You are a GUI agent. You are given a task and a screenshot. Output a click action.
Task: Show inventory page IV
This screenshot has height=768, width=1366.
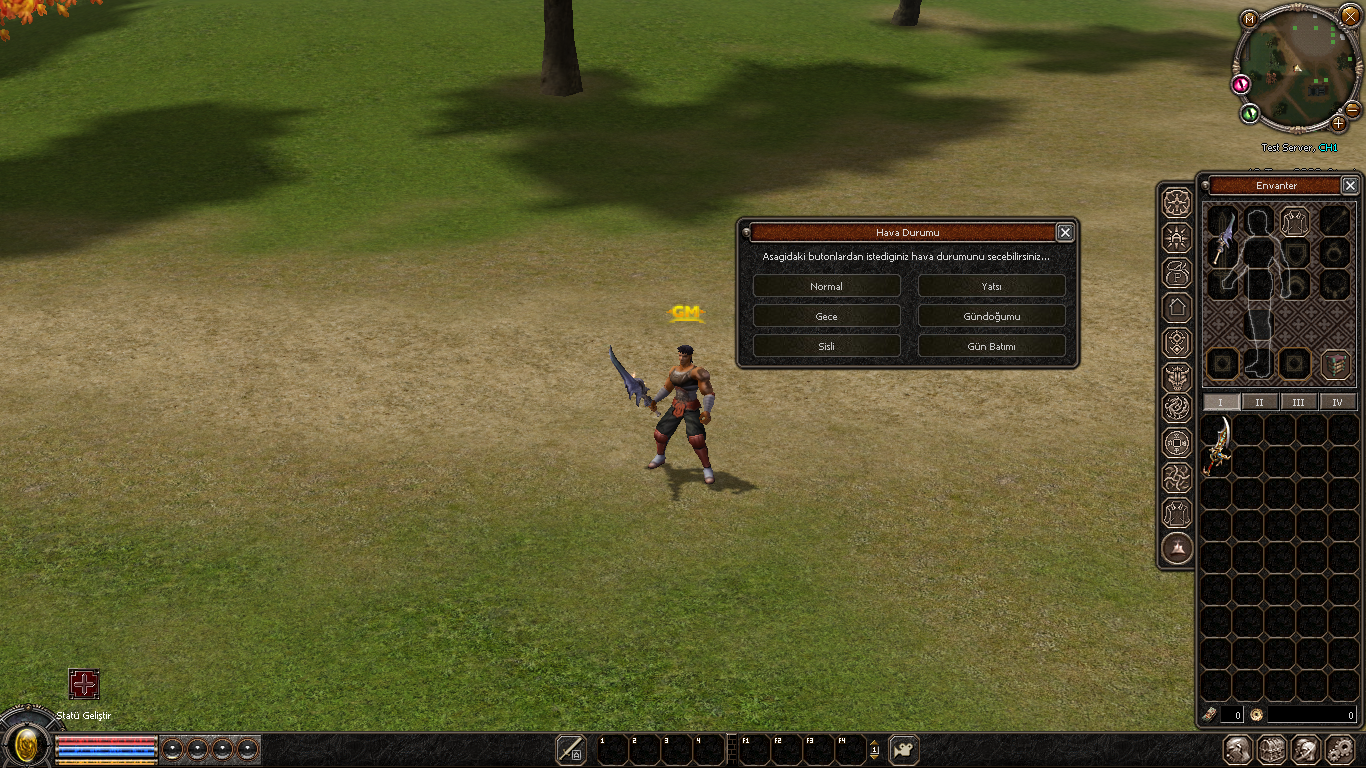coord(1338,402)
